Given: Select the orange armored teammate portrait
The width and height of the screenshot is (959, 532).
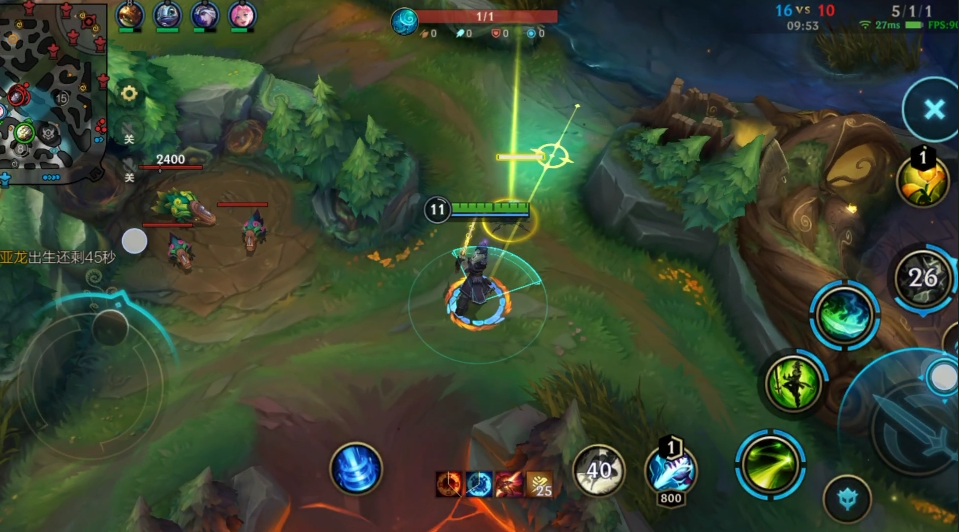Looking at the screenshot, I should [x=130, y=16].
